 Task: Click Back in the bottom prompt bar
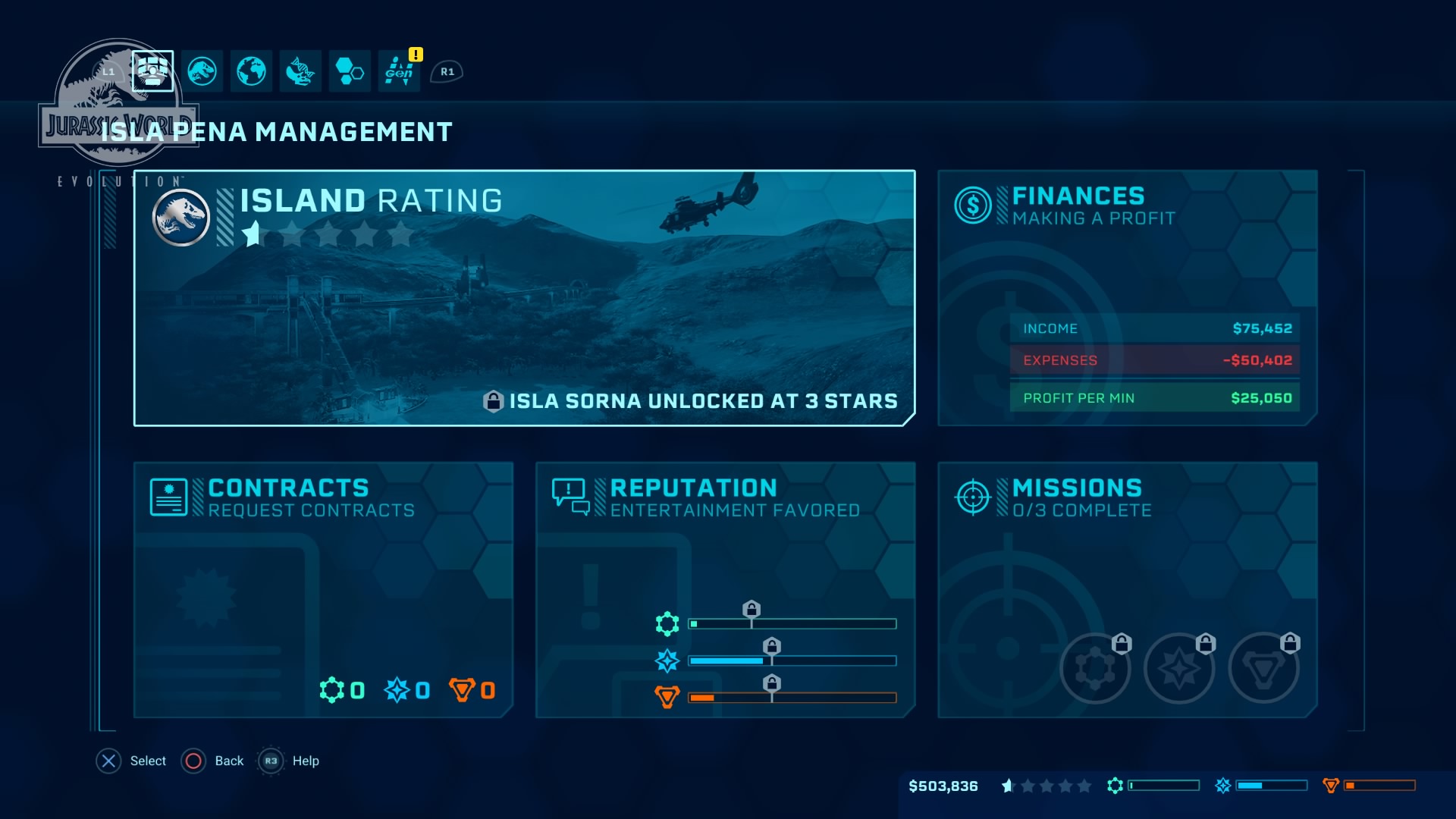tap(213, 761)
